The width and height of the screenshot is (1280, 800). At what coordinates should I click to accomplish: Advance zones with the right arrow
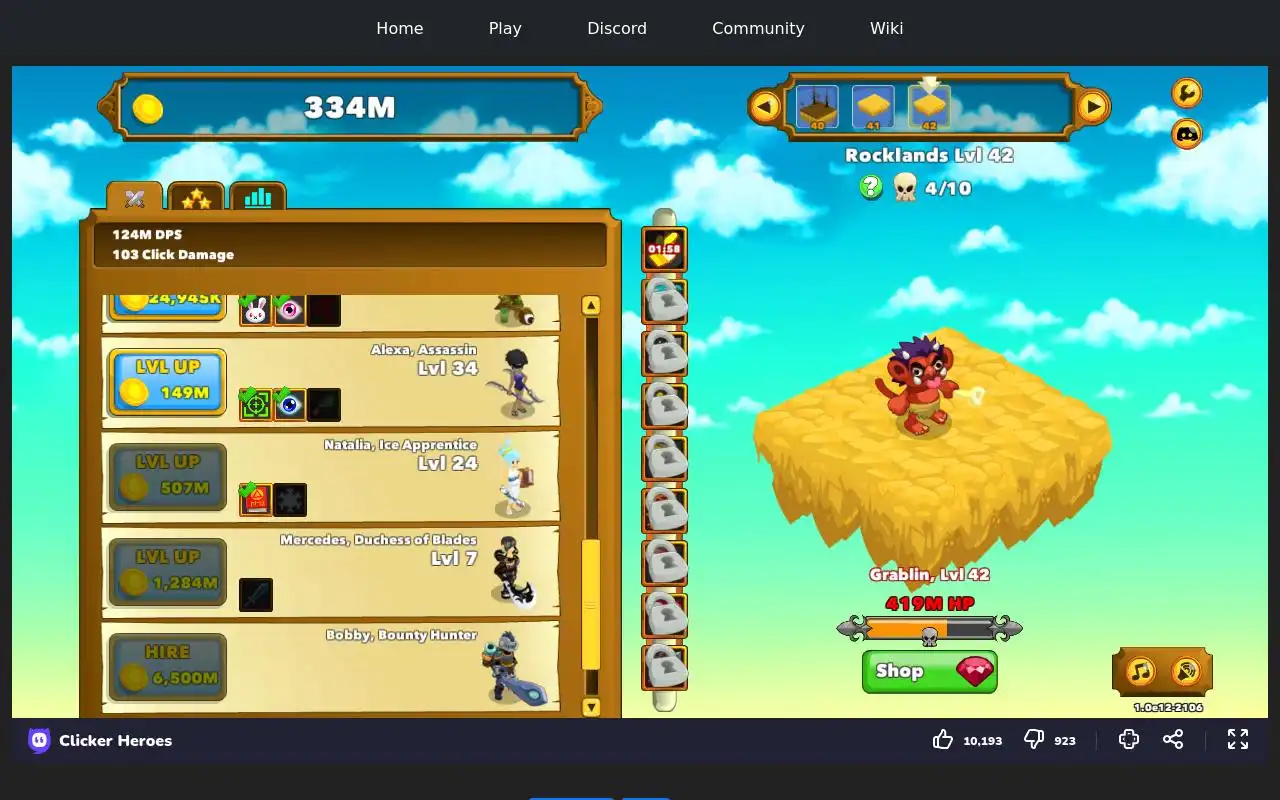pos(1093,106)
